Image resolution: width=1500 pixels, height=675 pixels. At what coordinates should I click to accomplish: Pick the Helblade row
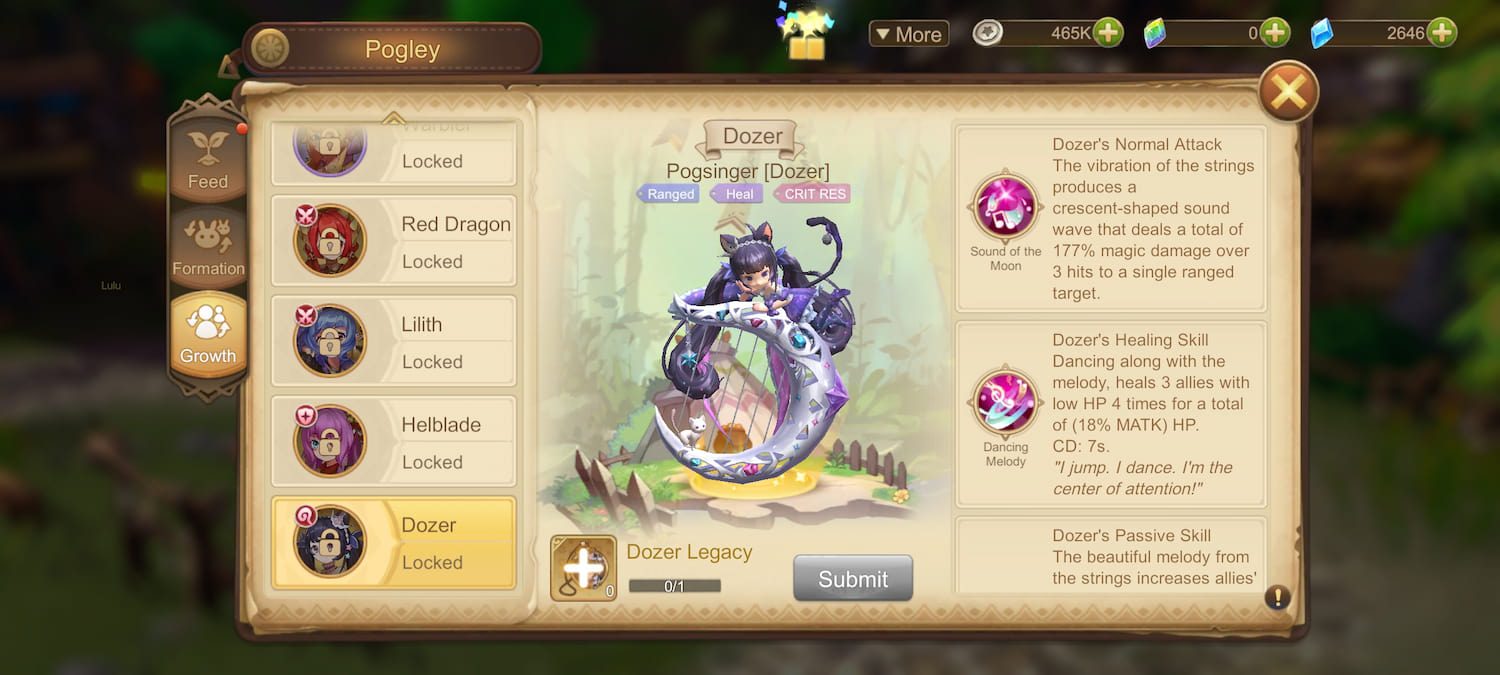394,442
